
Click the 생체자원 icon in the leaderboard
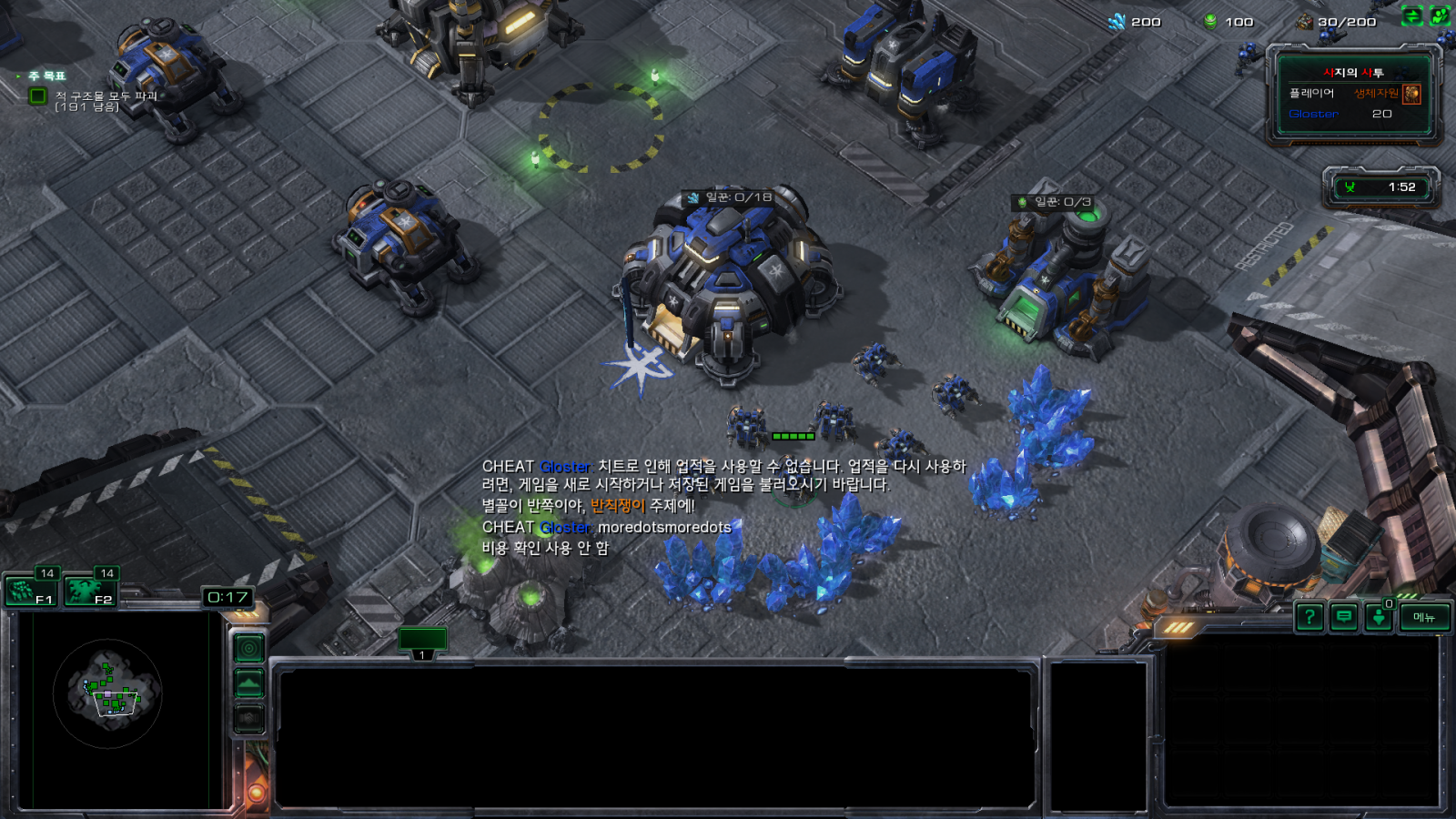(1411, 94)
